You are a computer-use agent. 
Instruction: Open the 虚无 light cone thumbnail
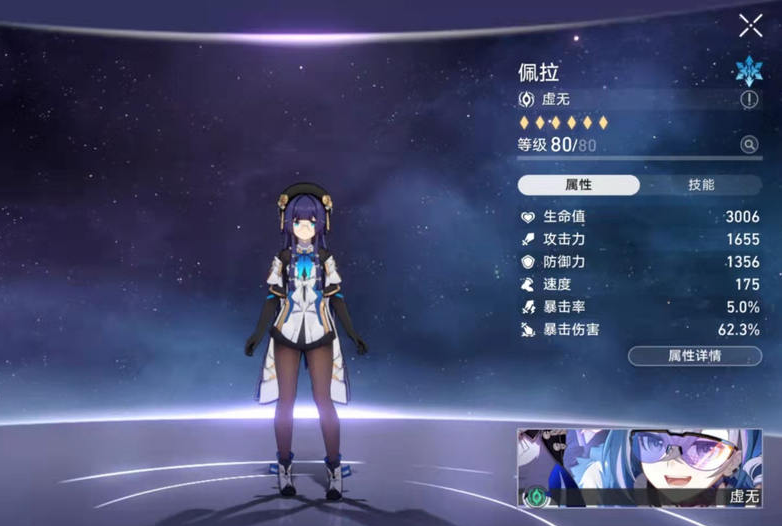pyautogui.click(x=648, y=468)
